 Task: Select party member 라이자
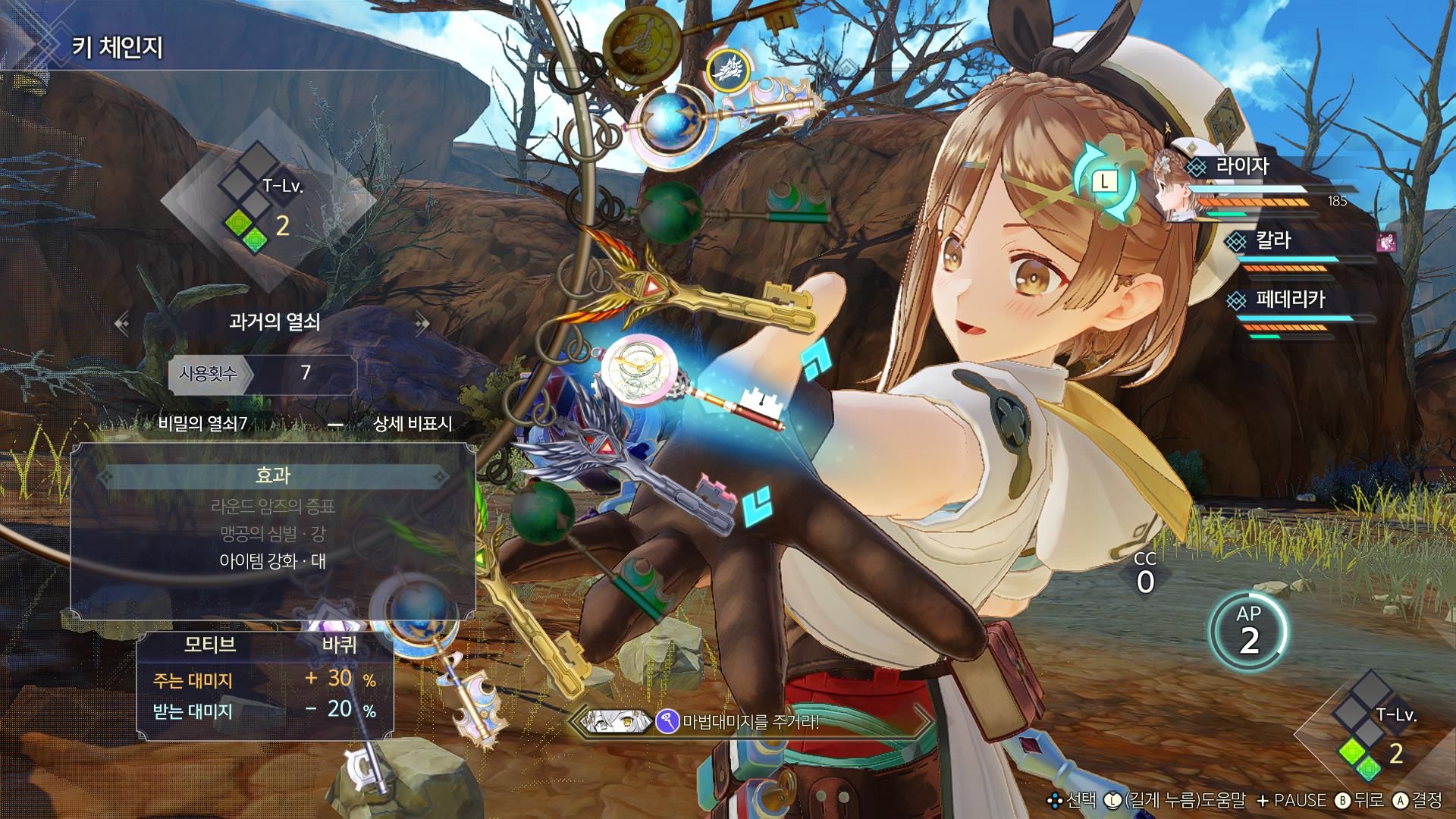tap(1241, 166)
